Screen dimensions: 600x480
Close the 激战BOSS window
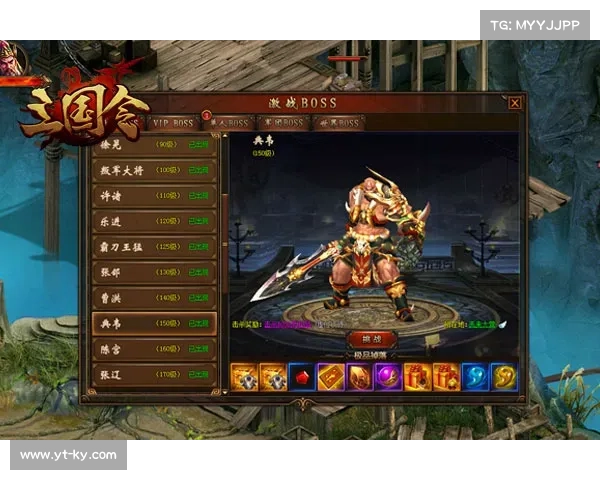coord(514,102)
